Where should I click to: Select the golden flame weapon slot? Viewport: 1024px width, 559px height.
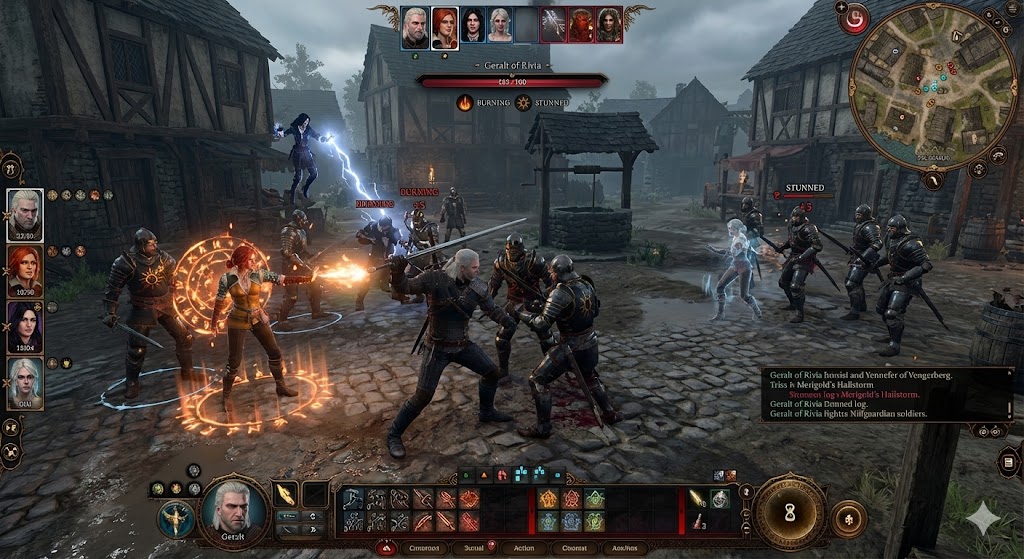pos(286,494)
